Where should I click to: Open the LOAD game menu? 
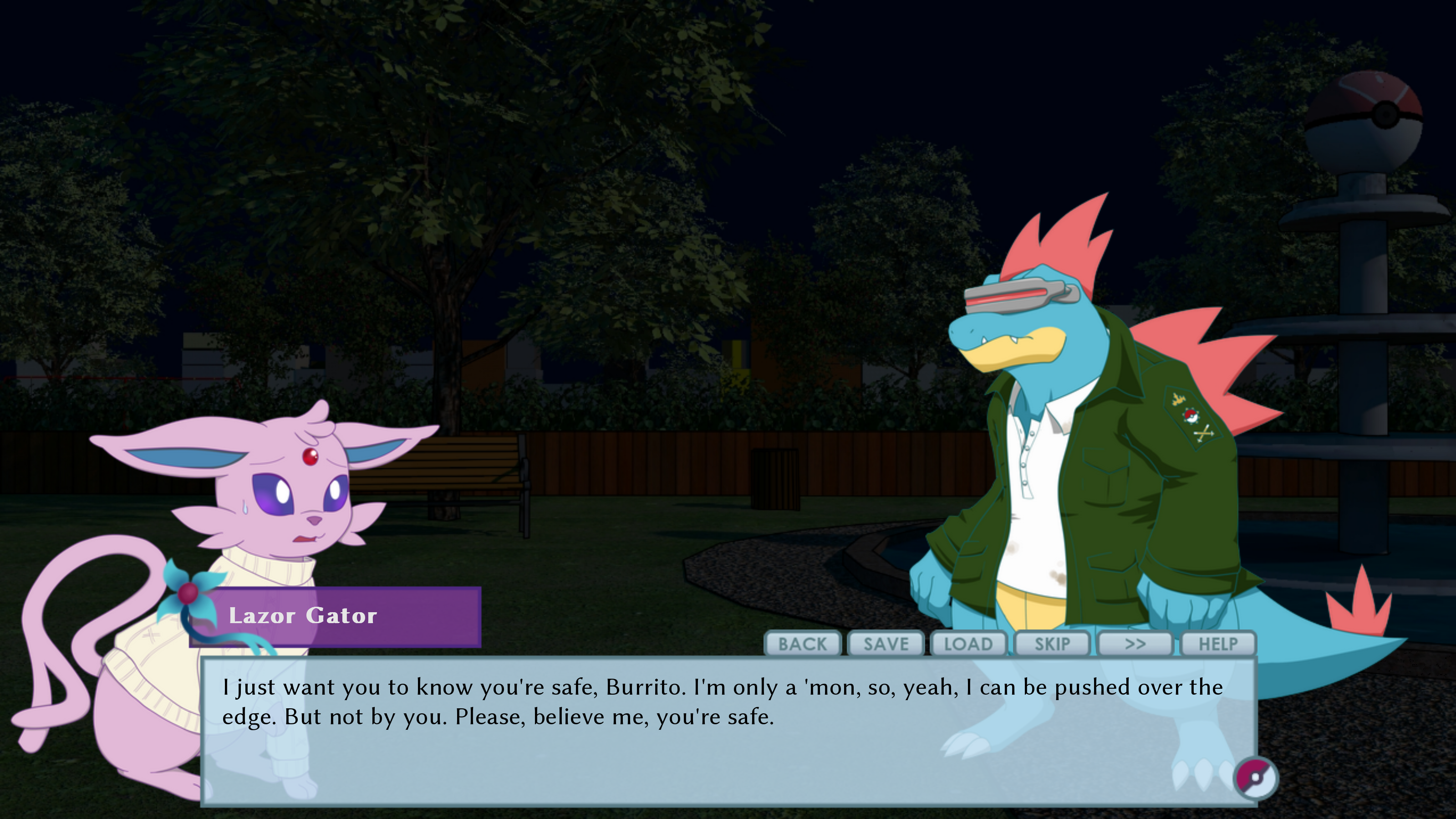[x=968, y=644]
